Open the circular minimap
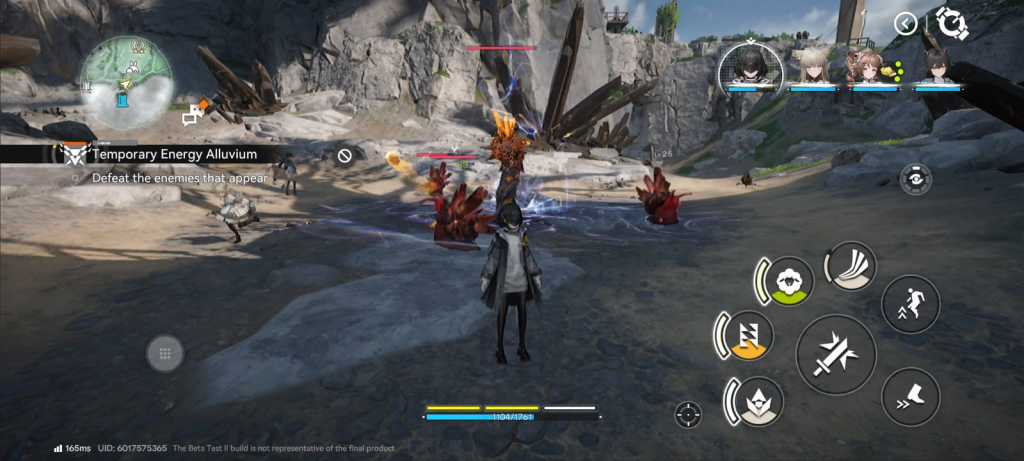 [x=125, y=82]
